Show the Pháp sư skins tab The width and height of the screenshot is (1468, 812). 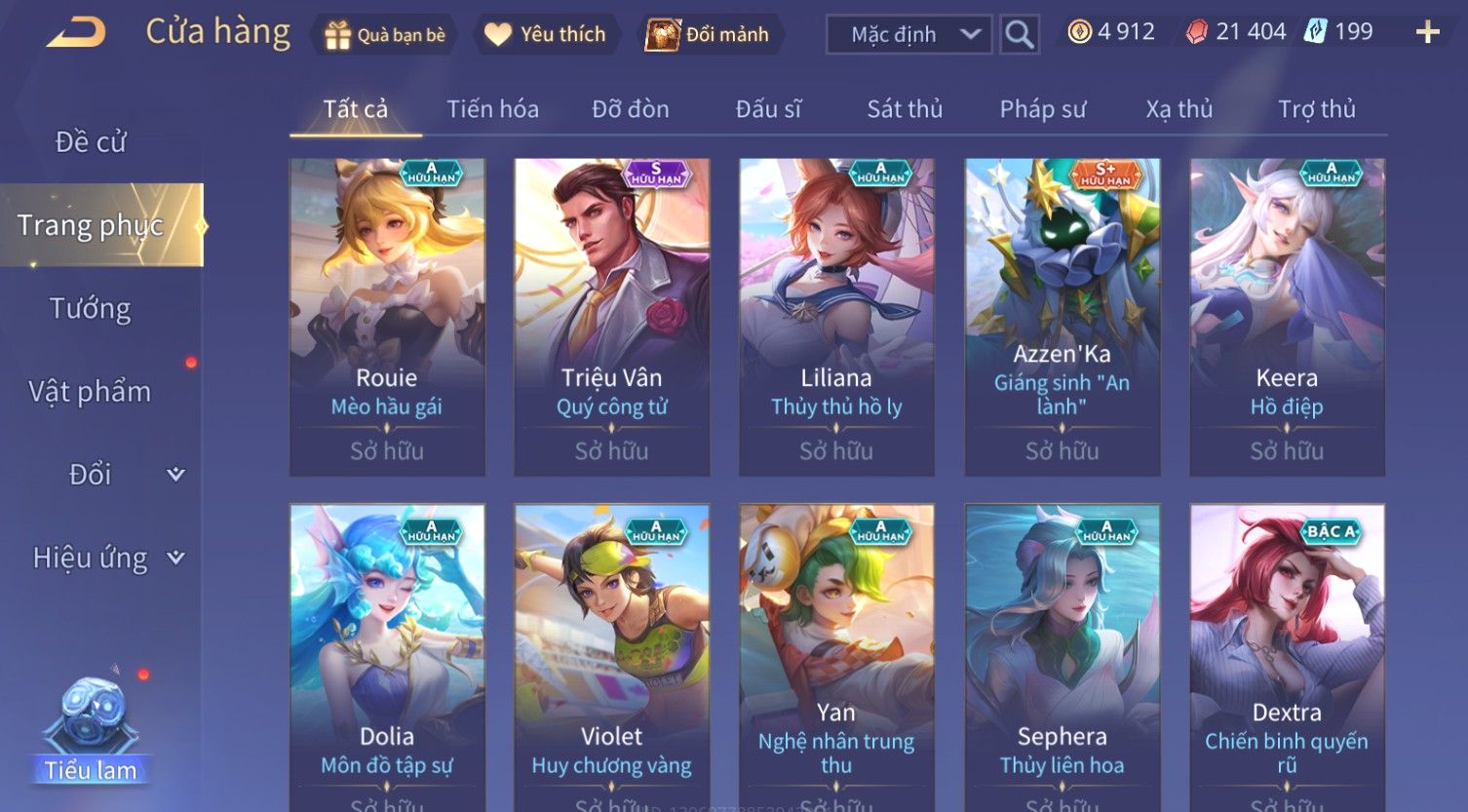click(x=1042, y=109)
